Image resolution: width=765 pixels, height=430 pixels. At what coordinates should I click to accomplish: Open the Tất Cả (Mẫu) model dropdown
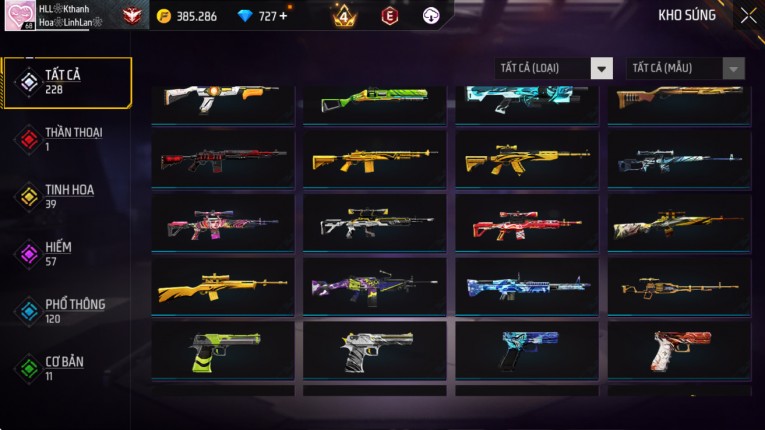click(x=686, y=68)
